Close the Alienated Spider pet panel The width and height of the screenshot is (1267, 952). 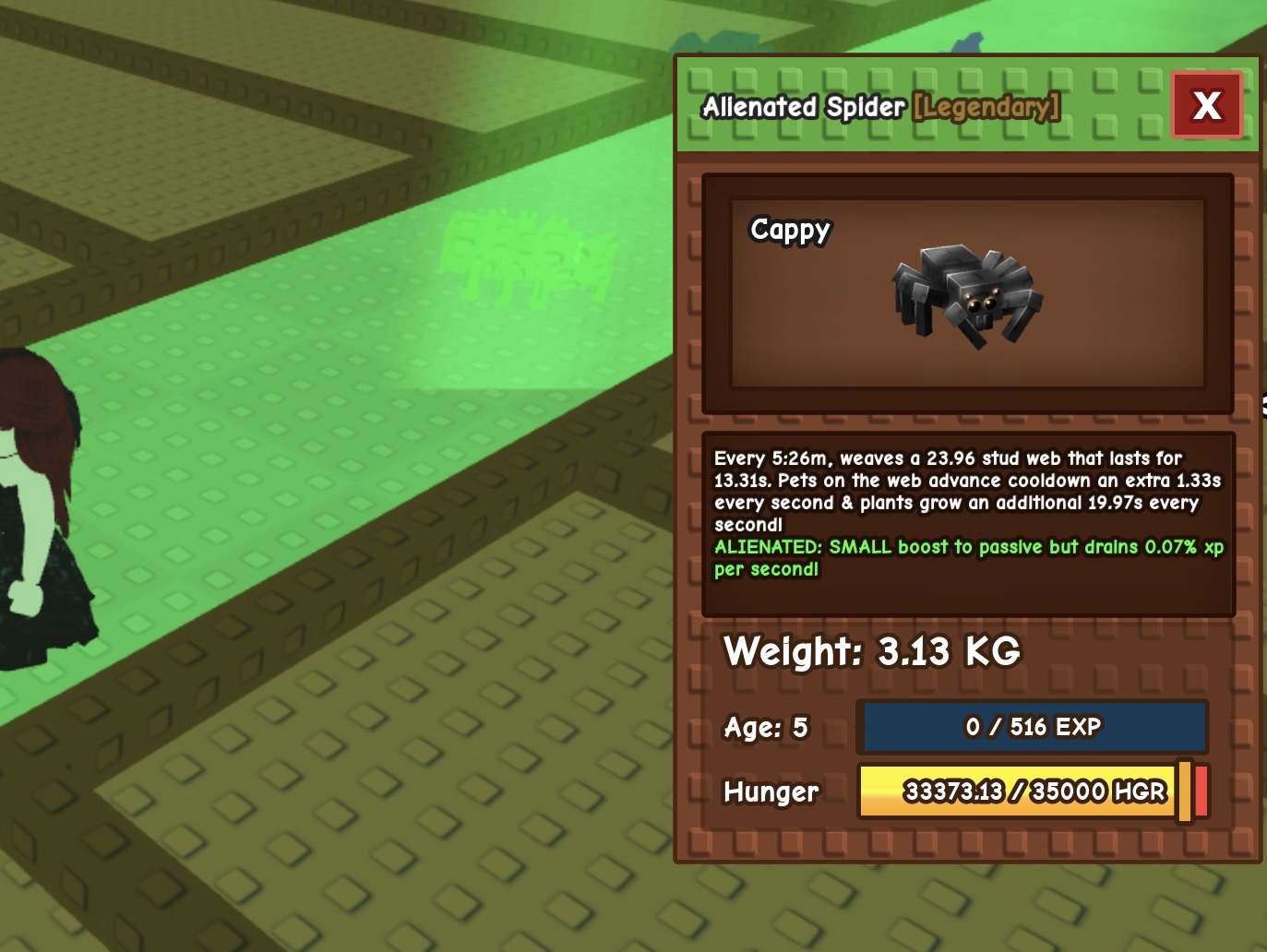point(1207,105)
